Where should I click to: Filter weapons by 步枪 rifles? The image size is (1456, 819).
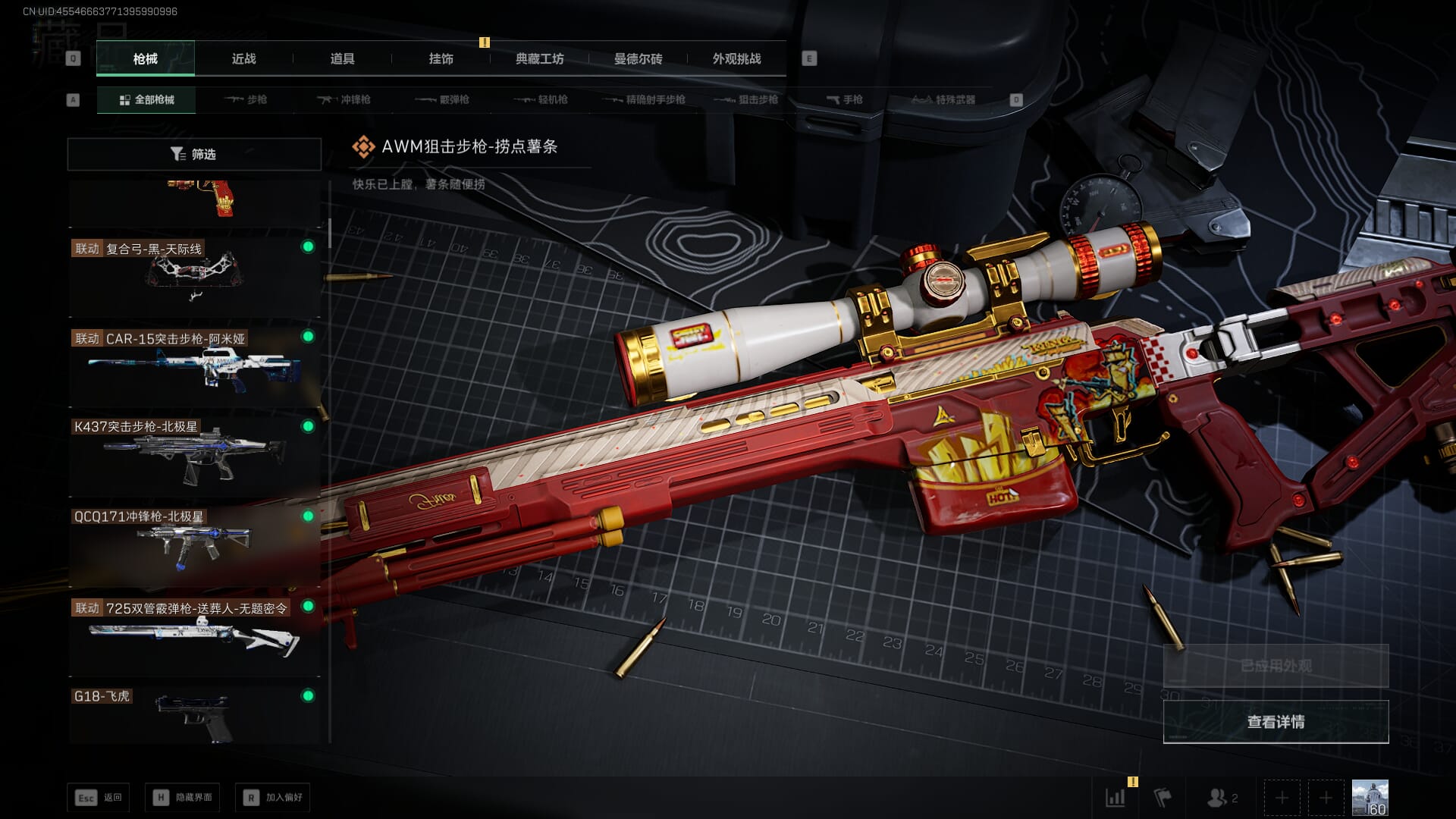246,99
